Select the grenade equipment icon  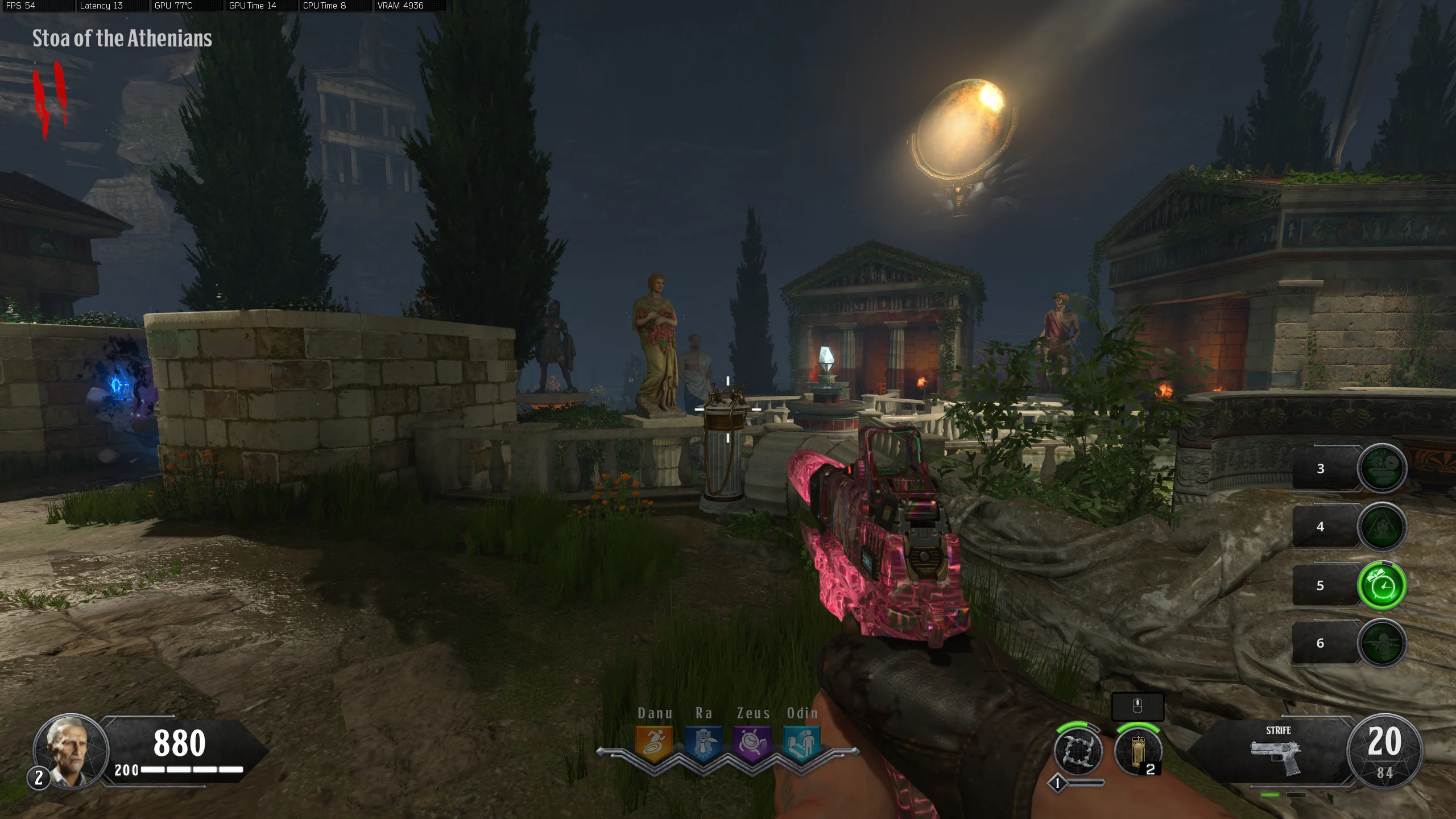[1137, 751]
